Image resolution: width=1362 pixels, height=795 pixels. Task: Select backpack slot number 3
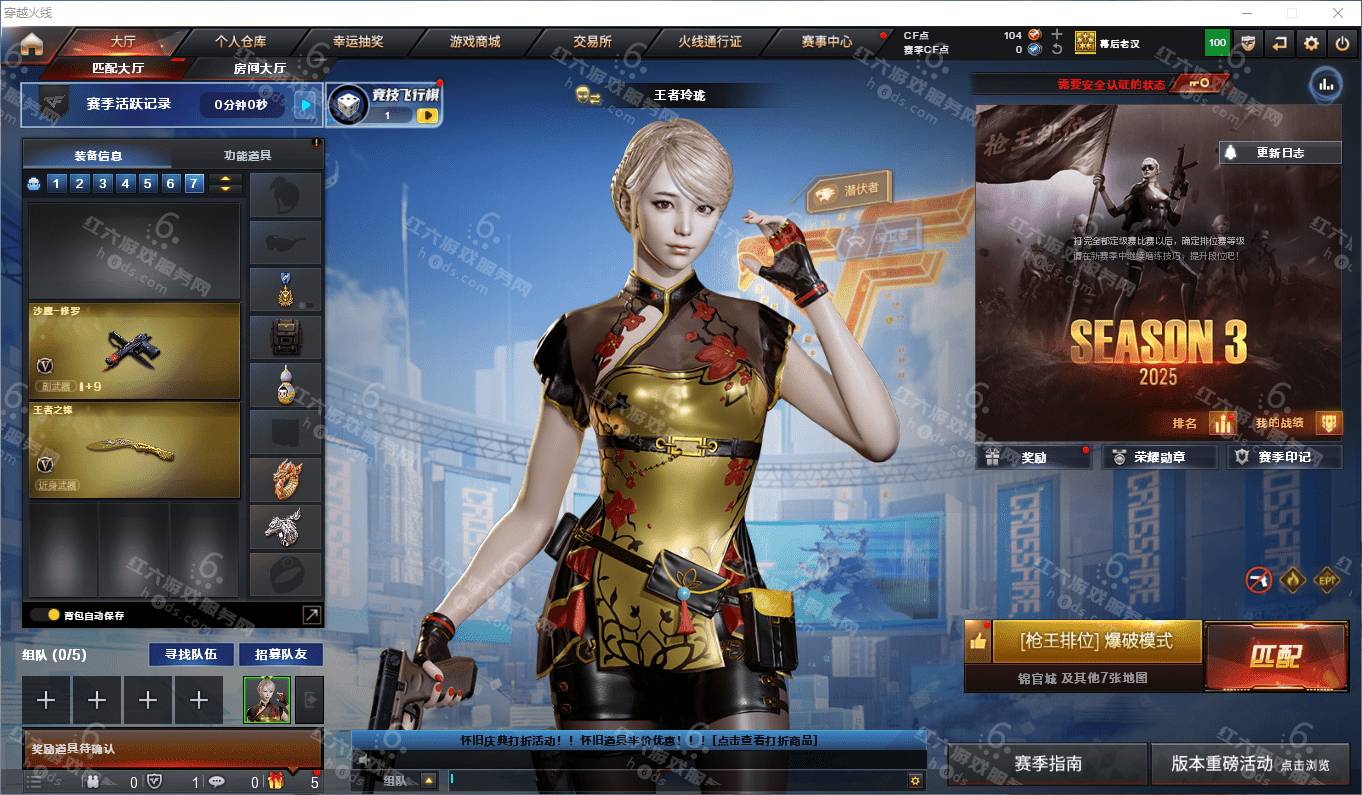tap(103, 183)
